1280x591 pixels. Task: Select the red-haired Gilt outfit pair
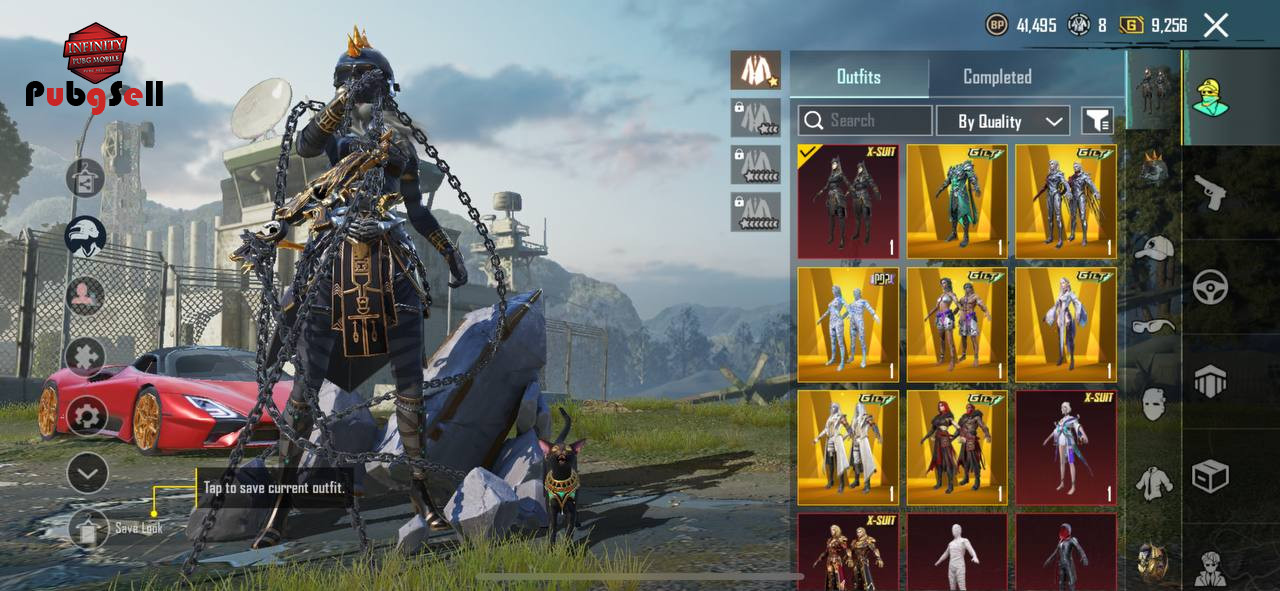coord(957,447)
